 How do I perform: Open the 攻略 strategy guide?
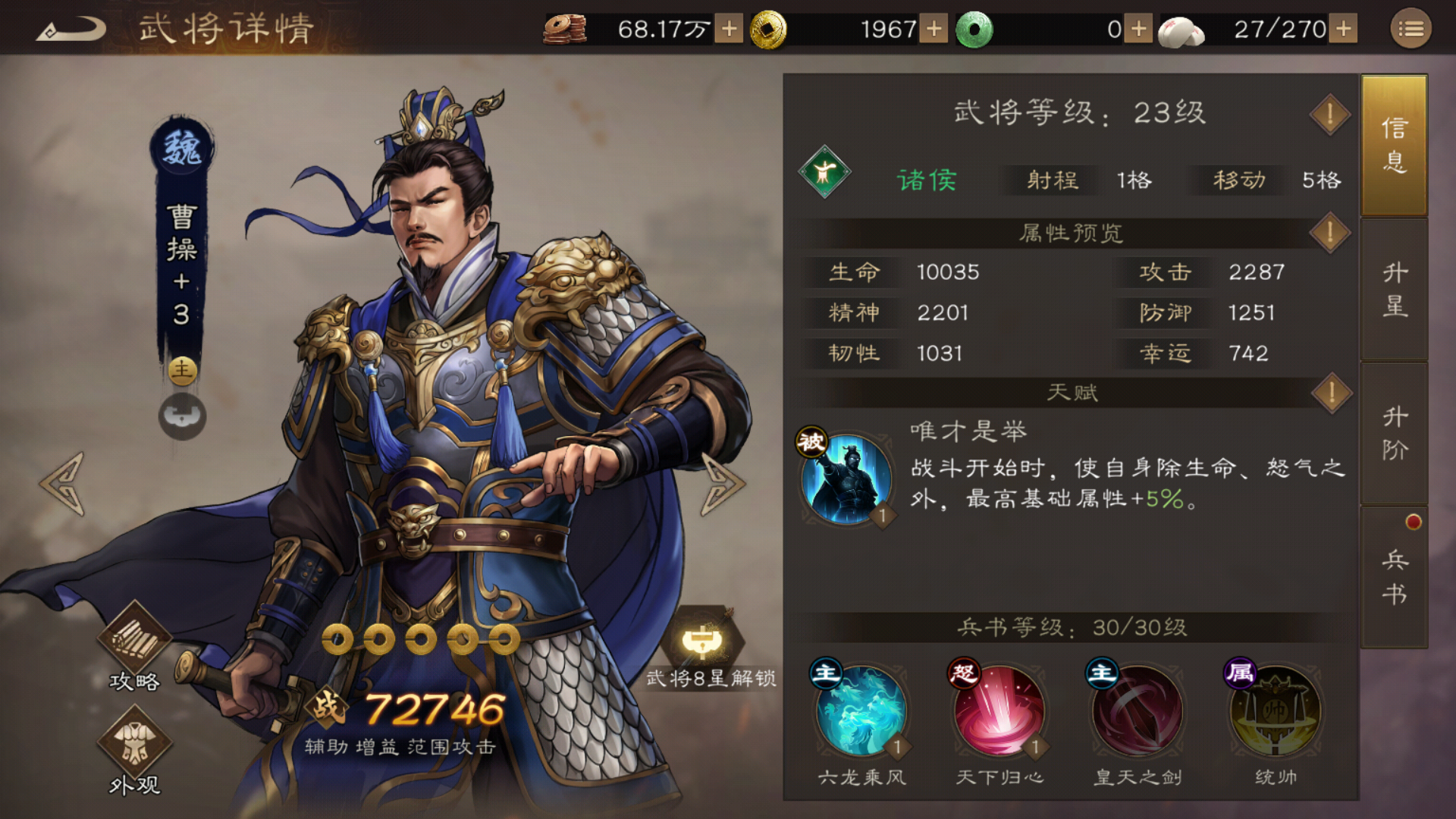click(x=134, y=646)
